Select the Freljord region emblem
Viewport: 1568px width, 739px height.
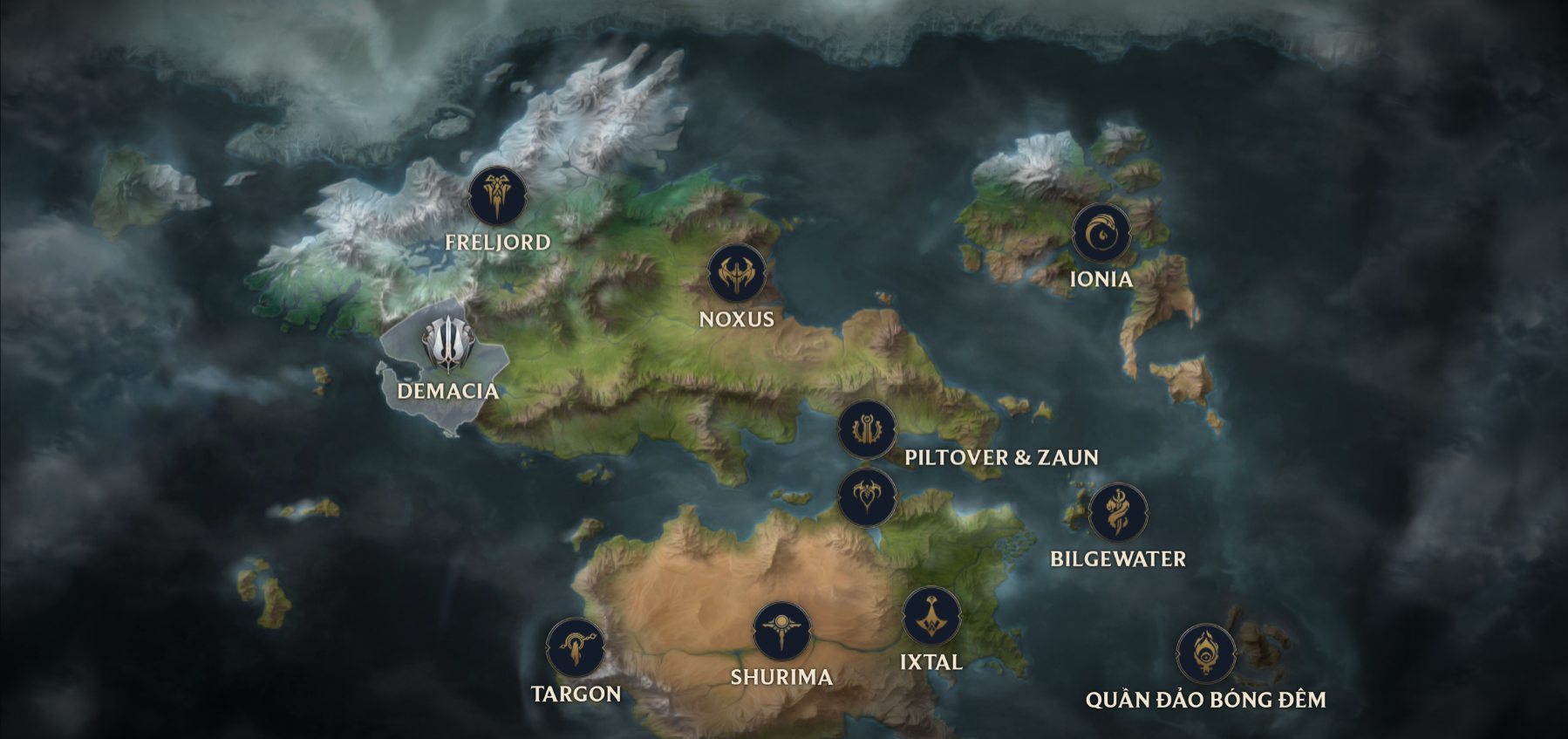[x=498, y=196]
